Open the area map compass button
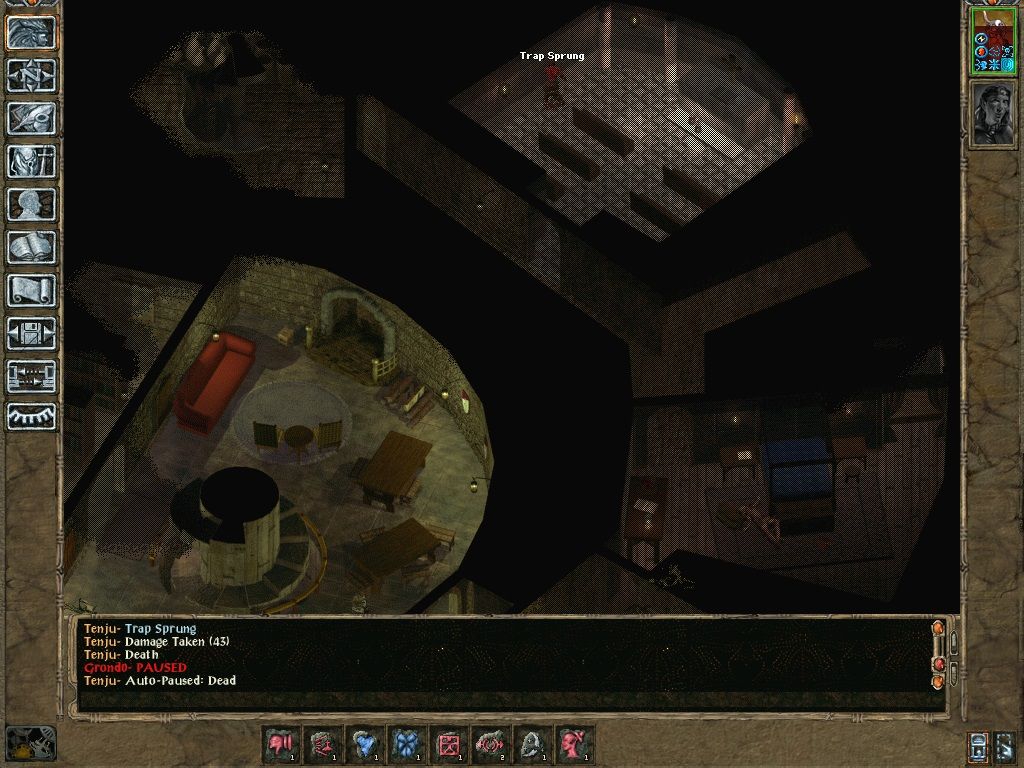The height and width of the screenshot is (768, 1024). tap(31, 76)
